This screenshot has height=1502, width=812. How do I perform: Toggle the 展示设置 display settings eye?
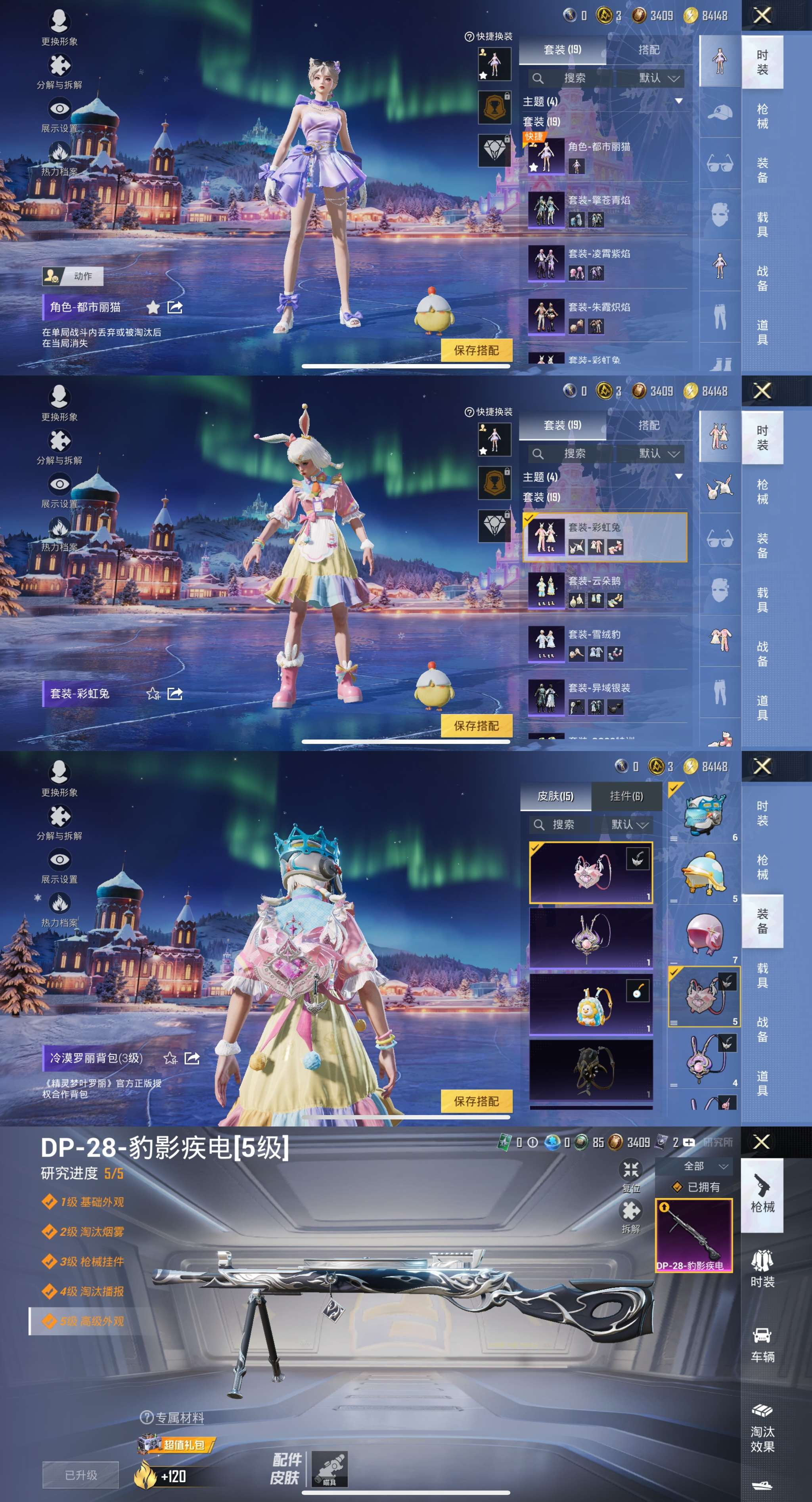pos(60,108)
